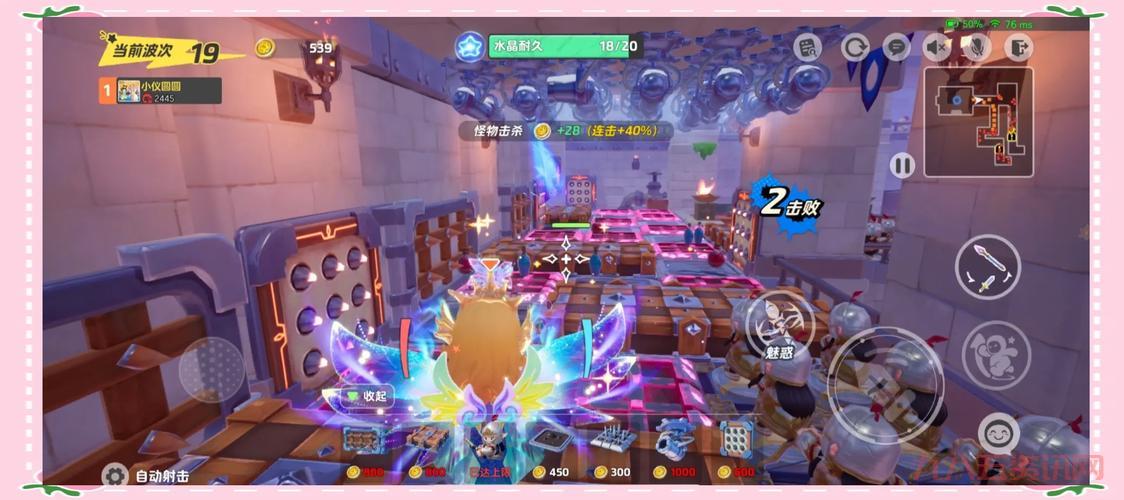Open the document search log icon
The image size is (1124, 500).
(x=807, y=47)
